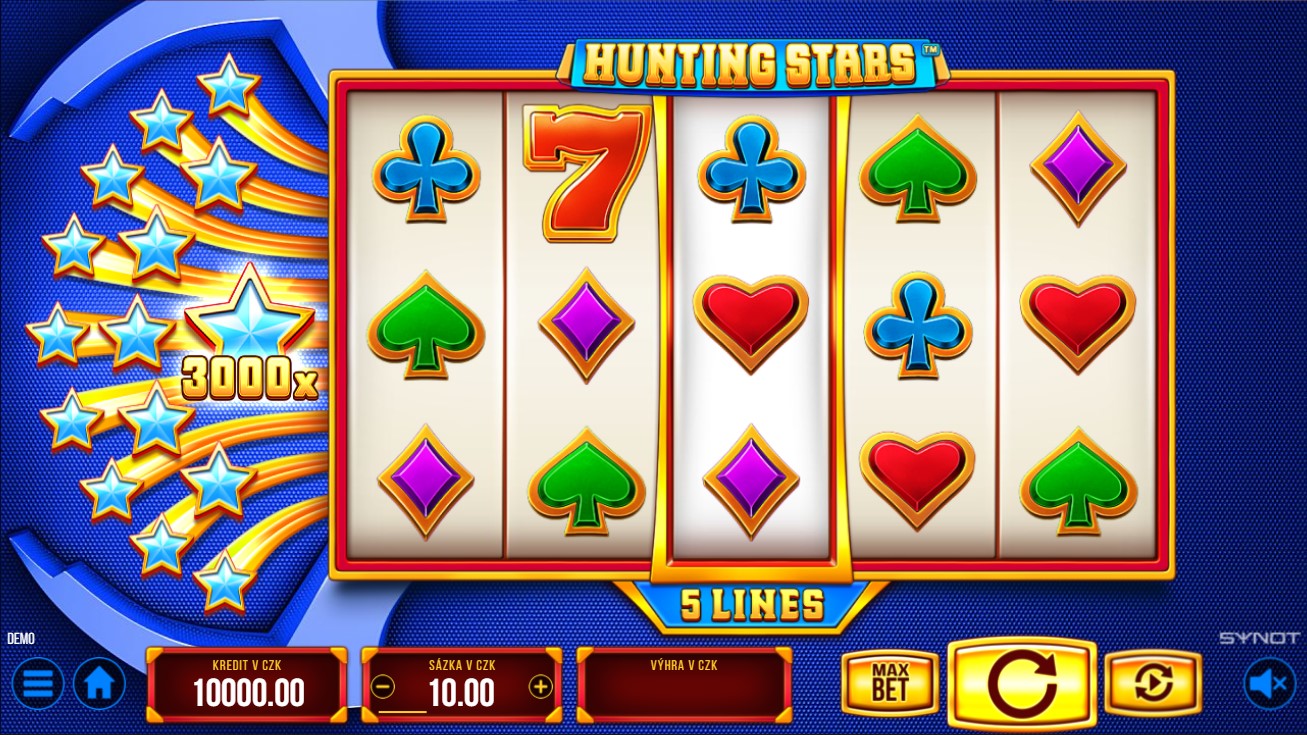Screen dimensions: 1307x735
Task: Click the VÝHRA V CZK win field
Action: click(684, 685)
